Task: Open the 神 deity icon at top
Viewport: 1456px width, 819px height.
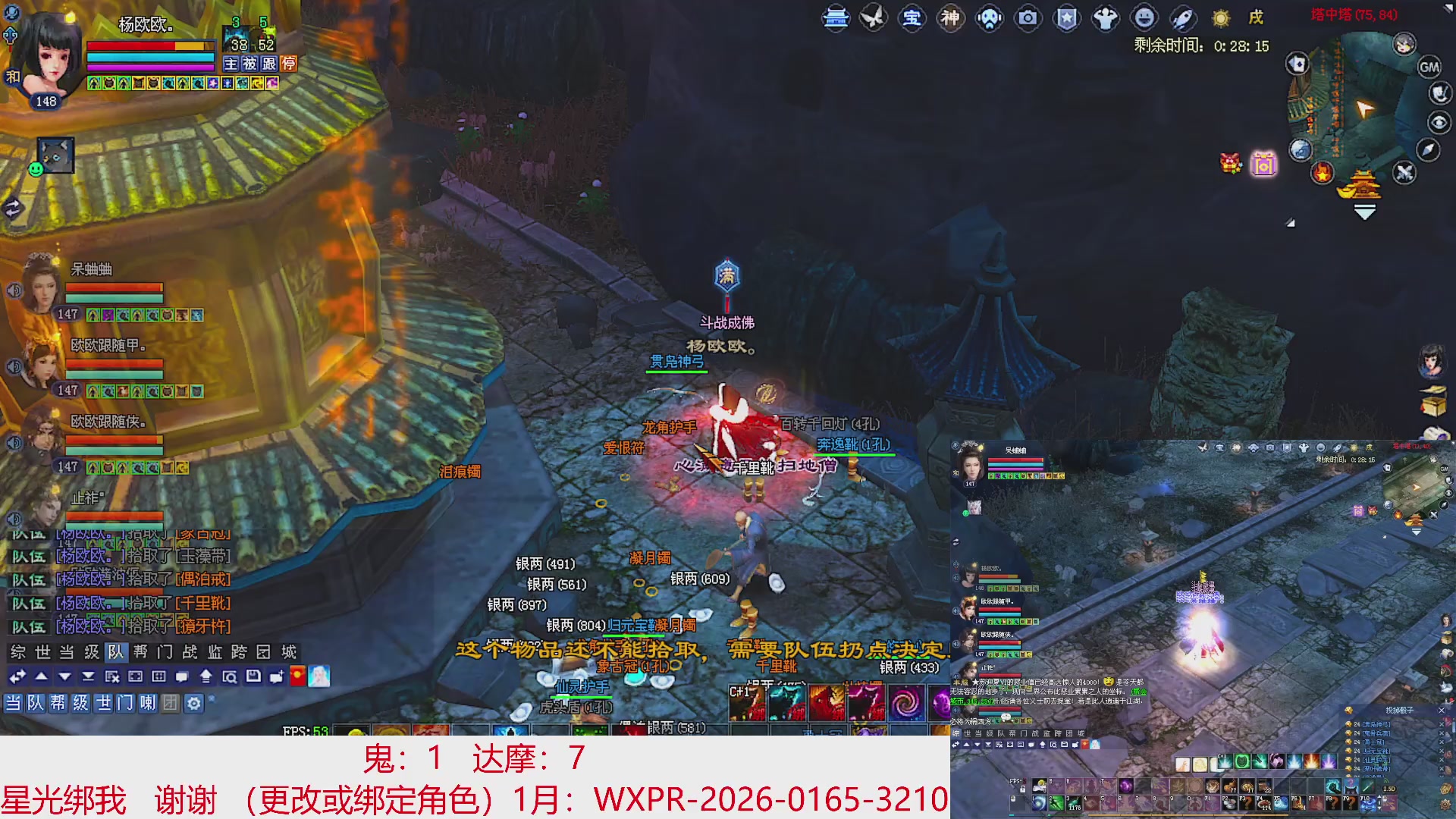Action: pos(949,19)
